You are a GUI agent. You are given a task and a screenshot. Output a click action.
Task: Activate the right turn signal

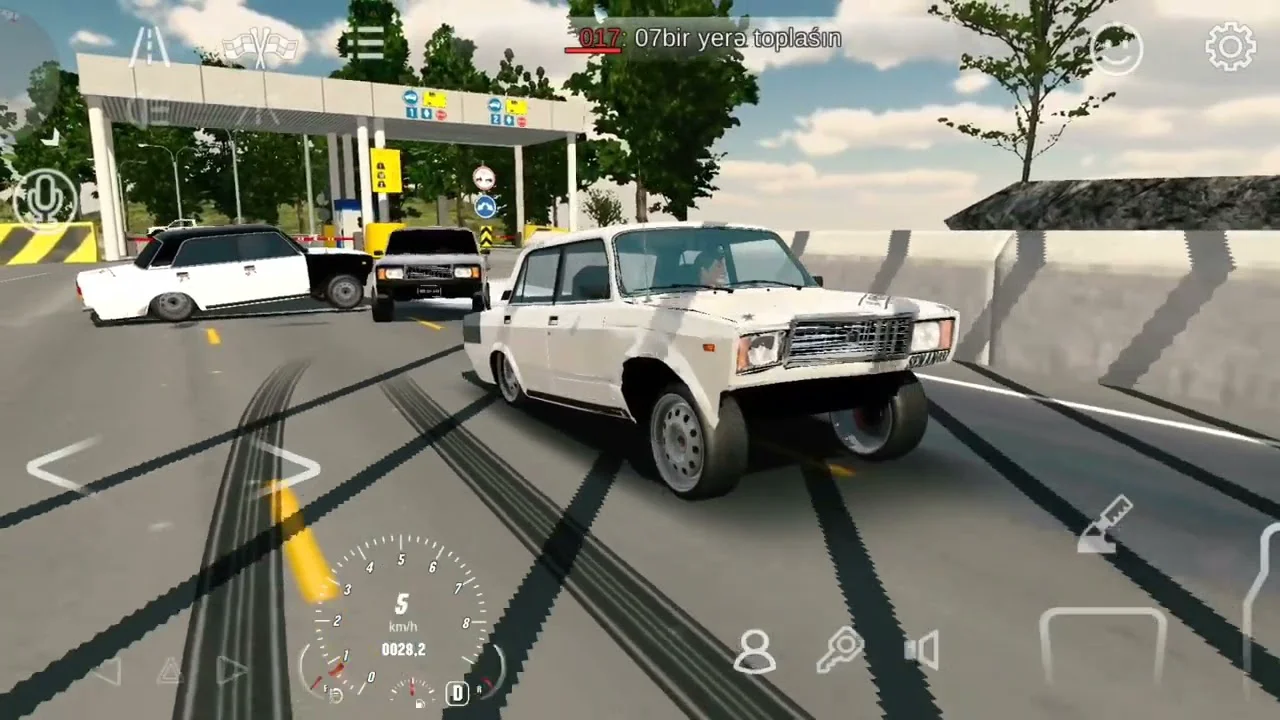tap(231, 670)
